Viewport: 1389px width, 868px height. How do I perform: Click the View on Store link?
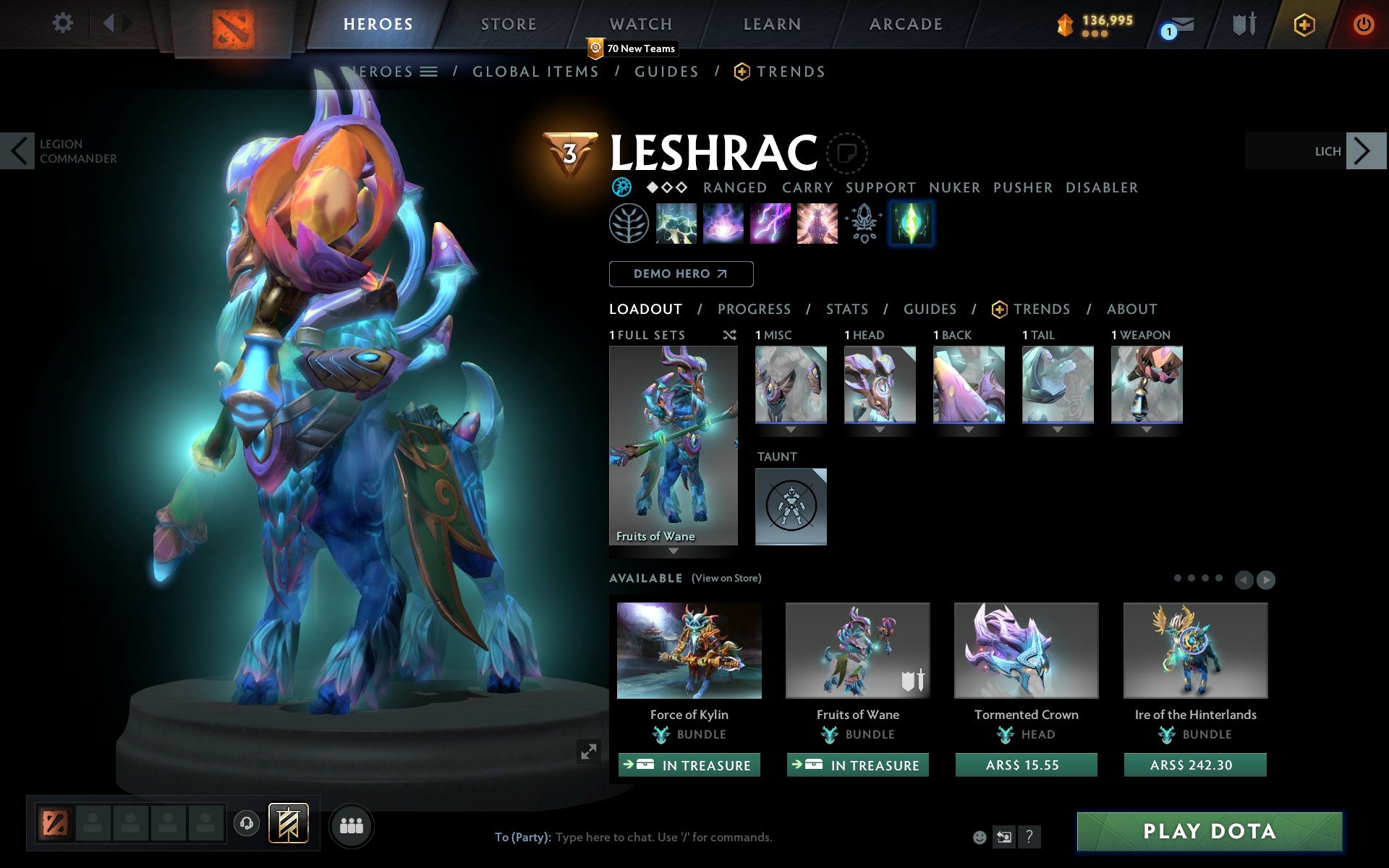click(x=726, y=578)
